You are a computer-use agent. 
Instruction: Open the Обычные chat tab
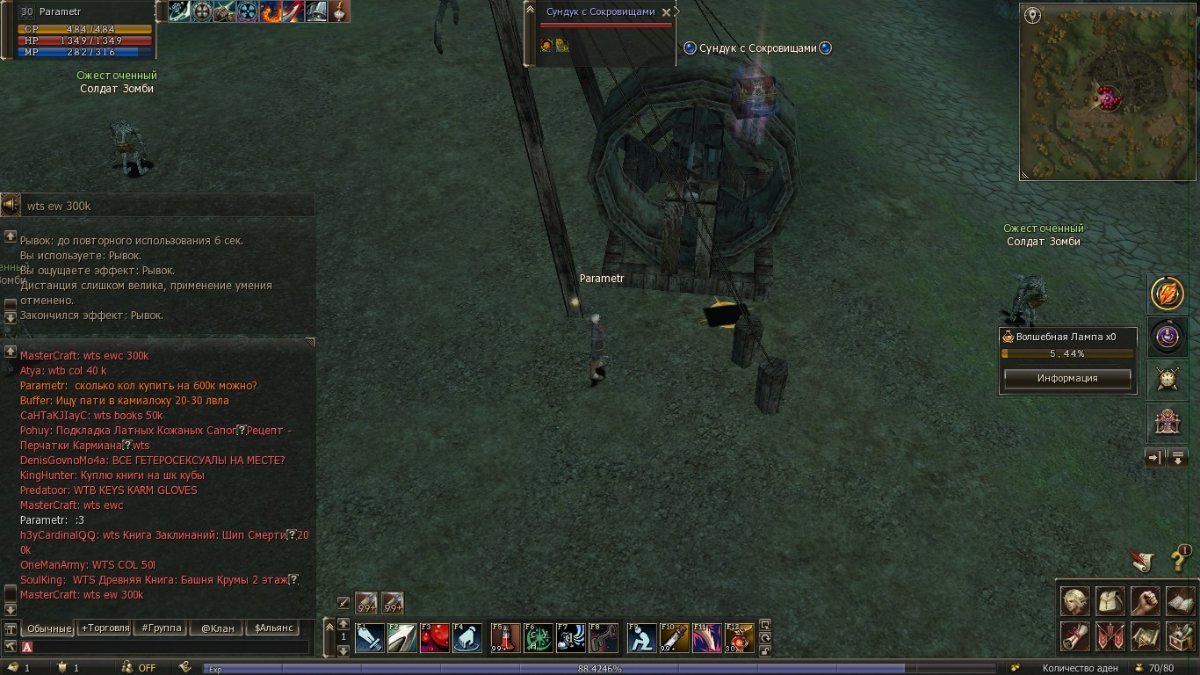pos(48,628)
